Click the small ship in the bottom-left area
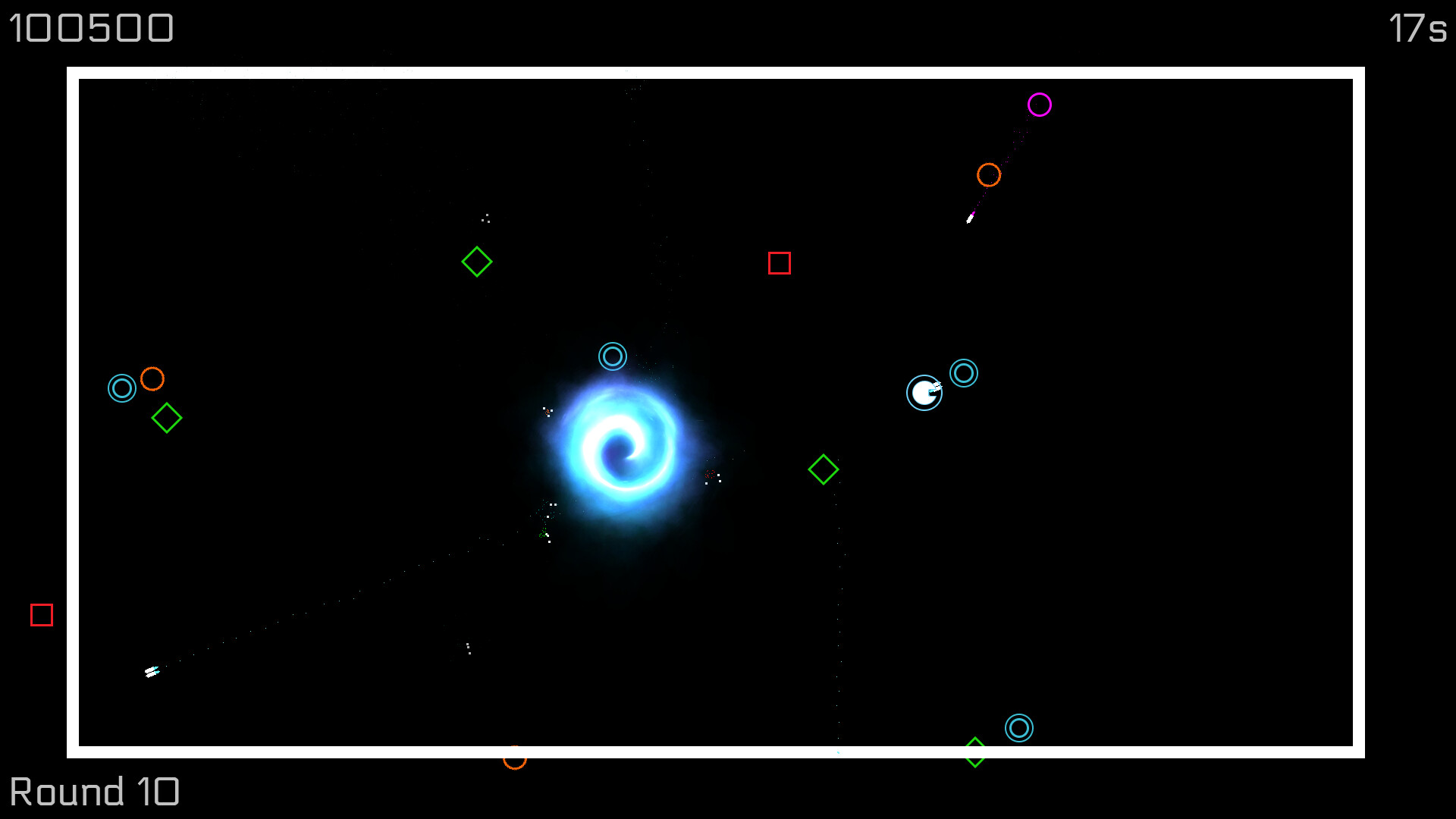Screen dimensions: 1456x819 (x=152, y=670)
